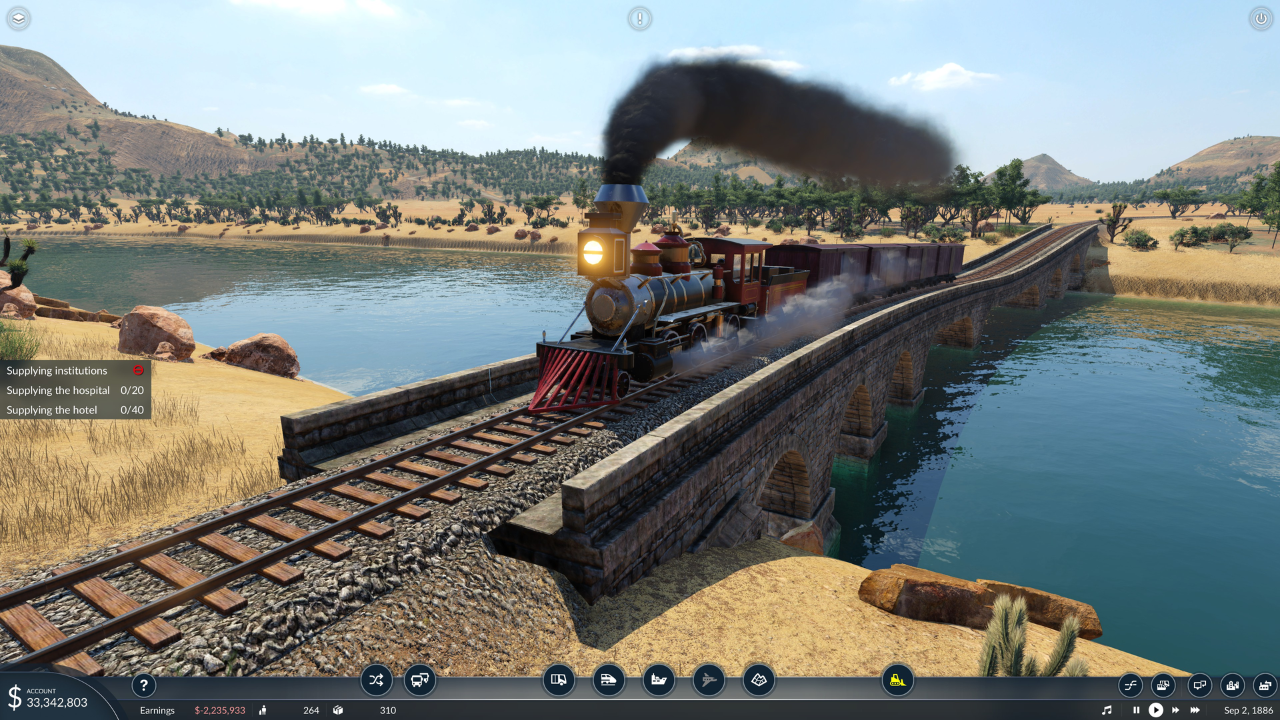Open the water construction ship icon
This screenshot has height=720, width=1280.
coord(659,680)
